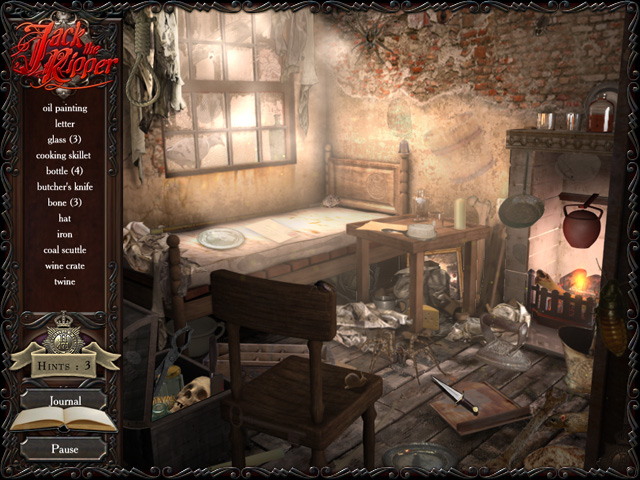Open the Journal
The height and width of the screenshot is (480, 640).
click(x=64, y=401)
